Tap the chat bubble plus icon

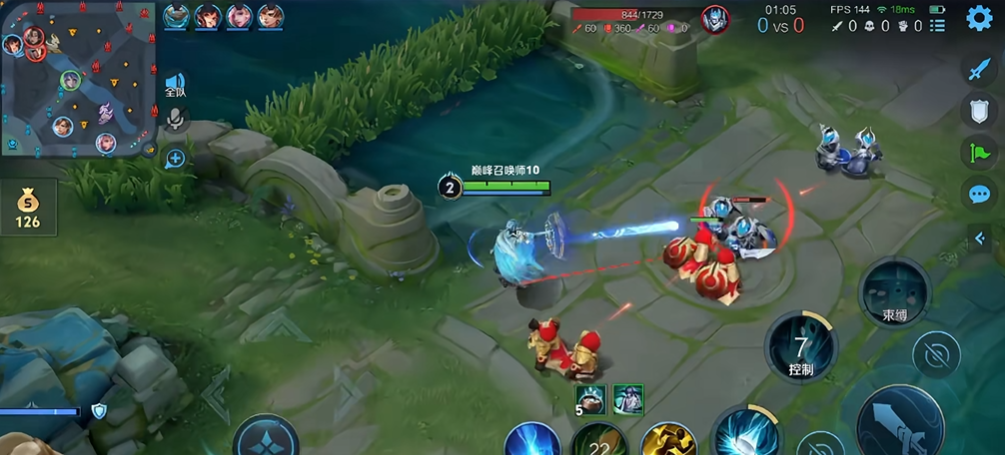(x=175, y=158)
